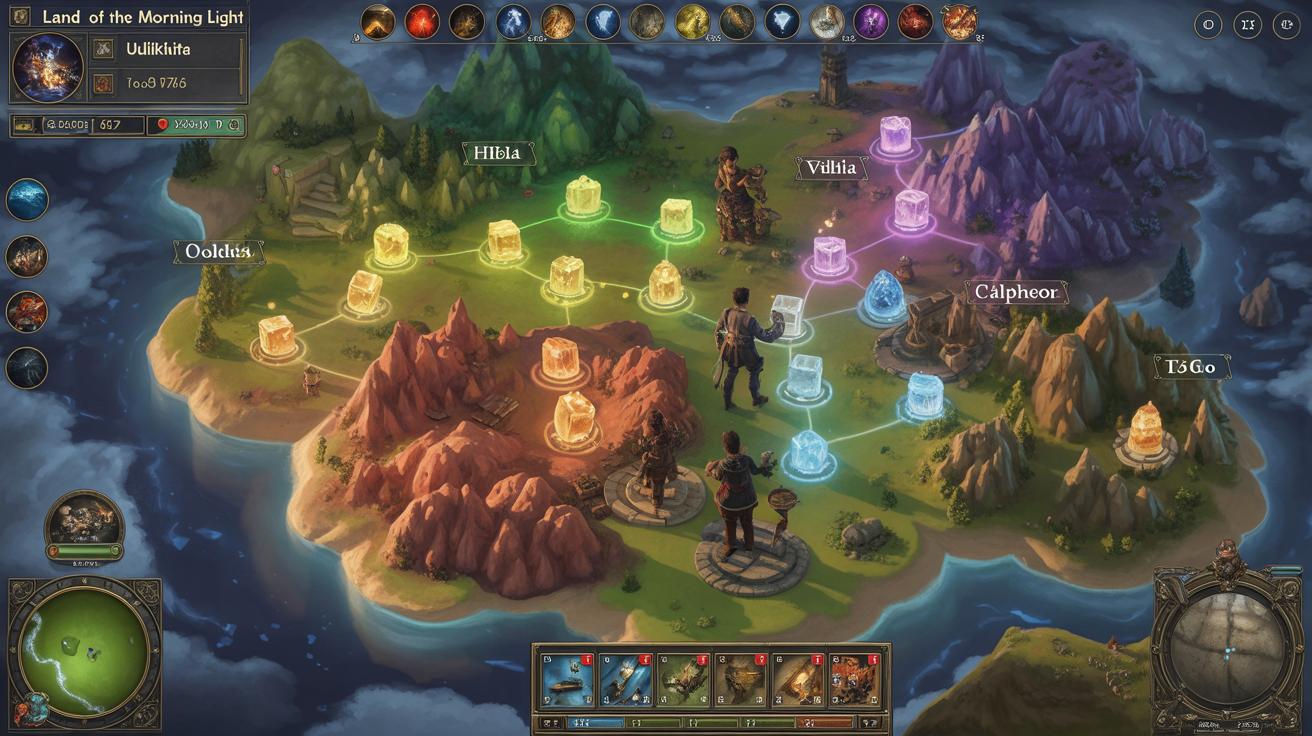Pick the green field card in the hand
This screenshot has height=736, width=1312.
click(x=682, y=680)
